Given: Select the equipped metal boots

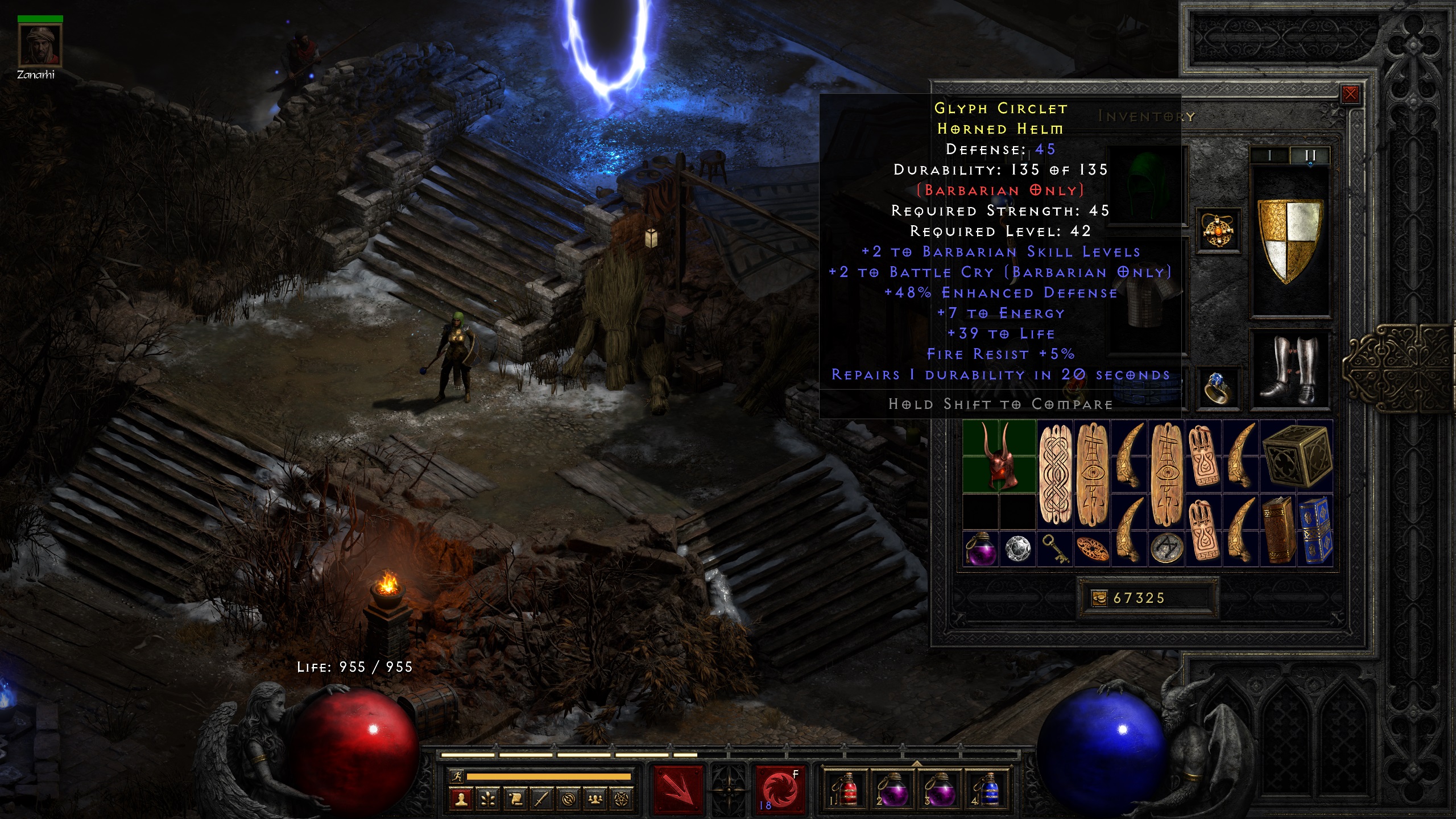Looking at the screenshot, I should coord(1290,369).
